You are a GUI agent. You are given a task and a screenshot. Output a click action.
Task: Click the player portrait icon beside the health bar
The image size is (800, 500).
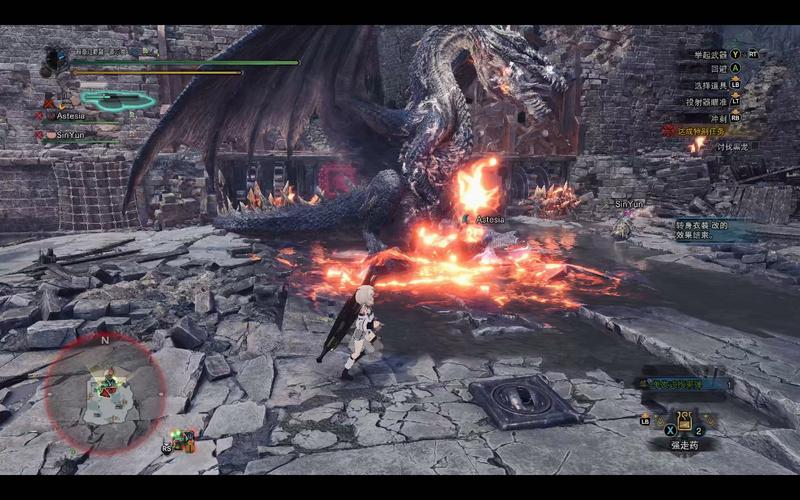pos(55,62)
